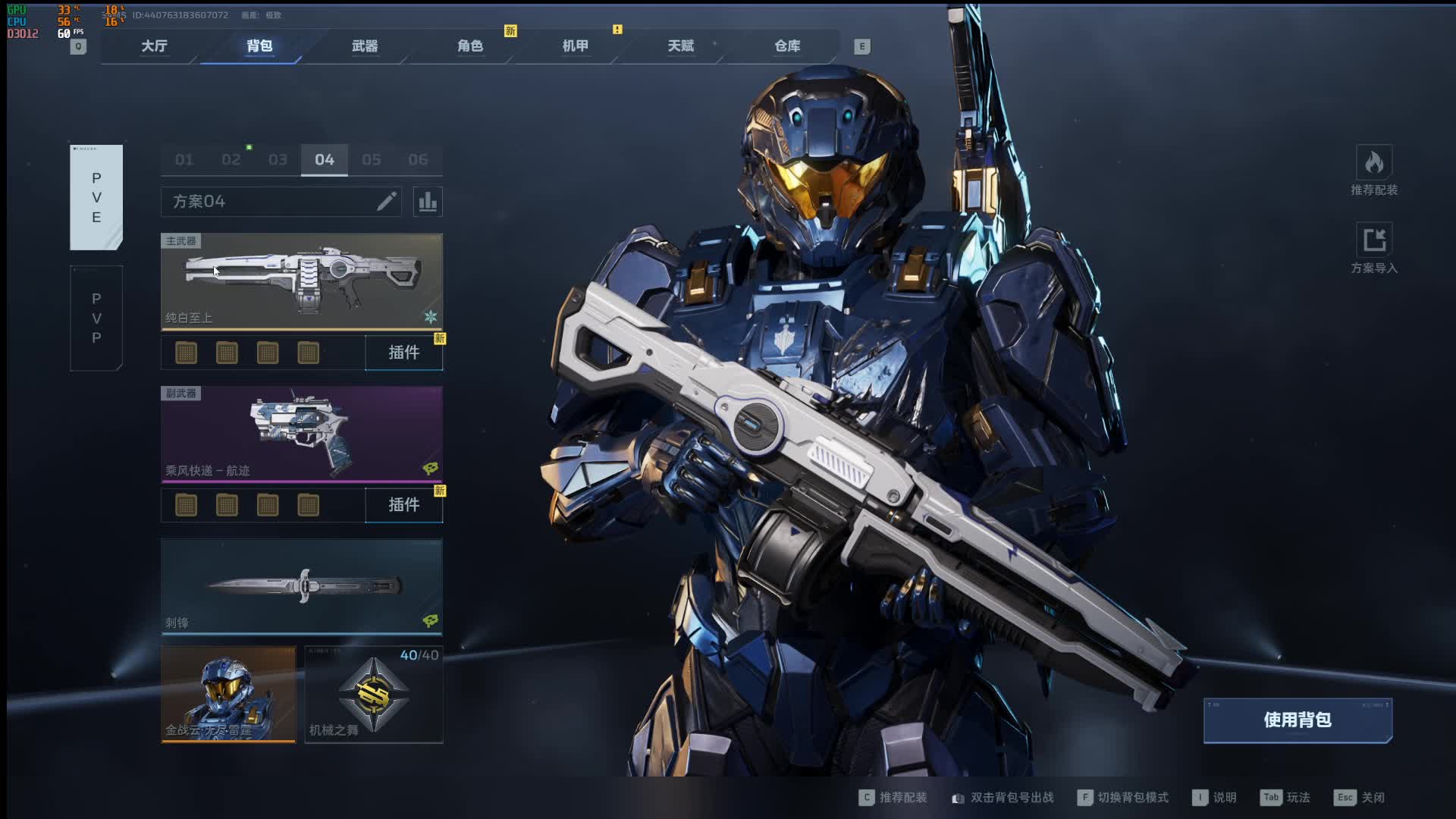Image resolution: width=1456 pixels, height=819 pixels.
Task: Open the loadout statistics chart button
Action: pos(428,202)
